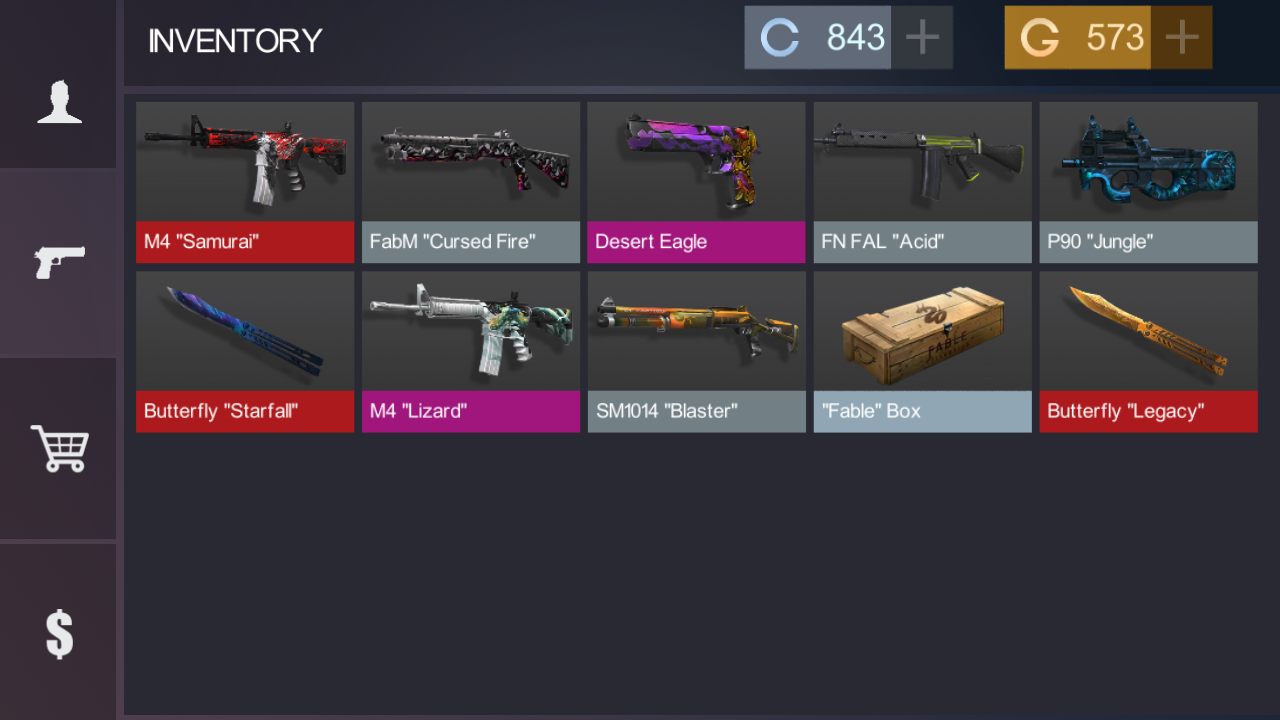Select the pistol weapons sidebar icon
Screen dimensions: 1280x720
pyautogui.click(x=58, y=260)
